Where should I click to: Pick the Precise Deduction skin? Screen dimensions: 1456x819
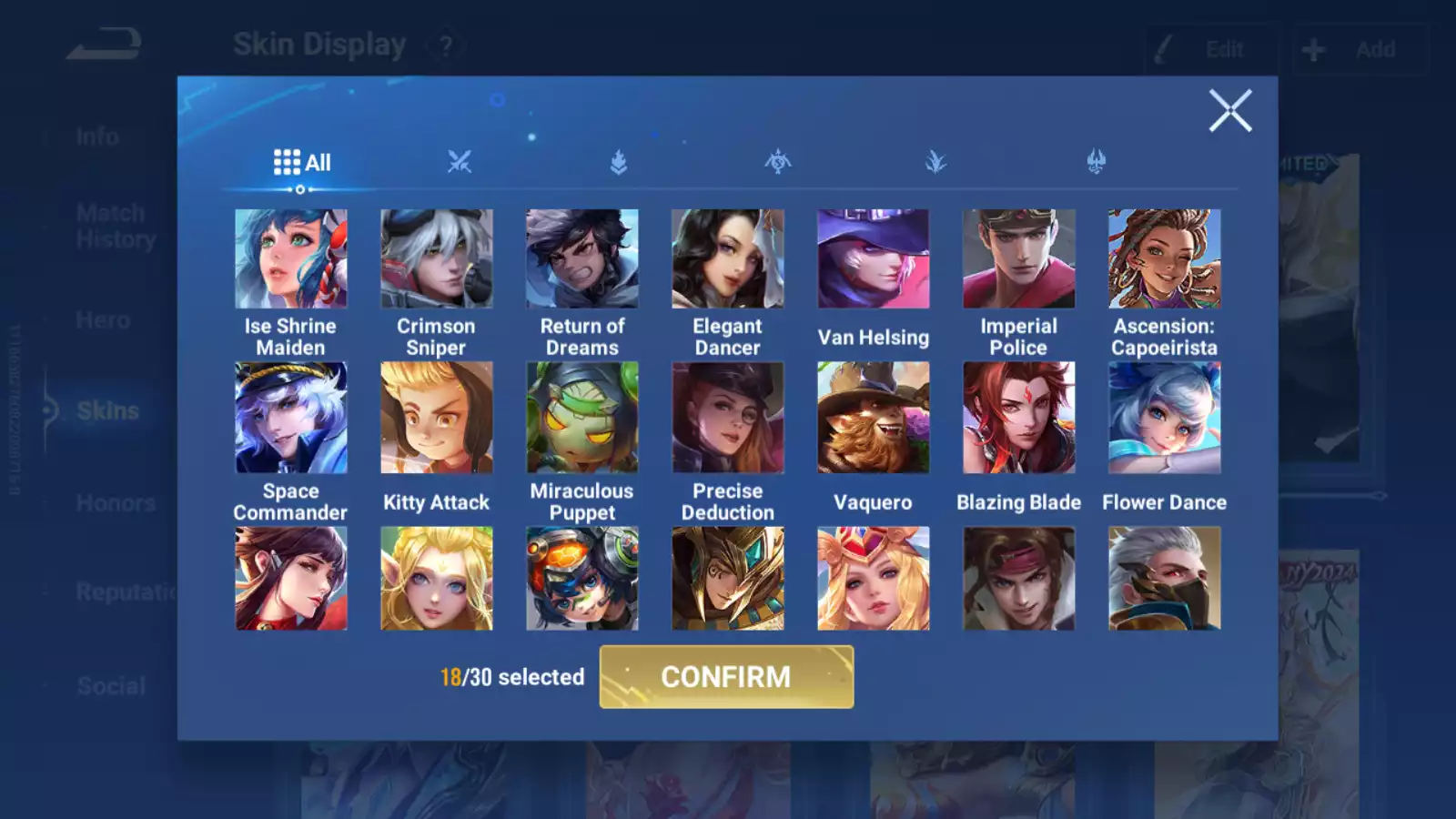click(x=728, y=418)
